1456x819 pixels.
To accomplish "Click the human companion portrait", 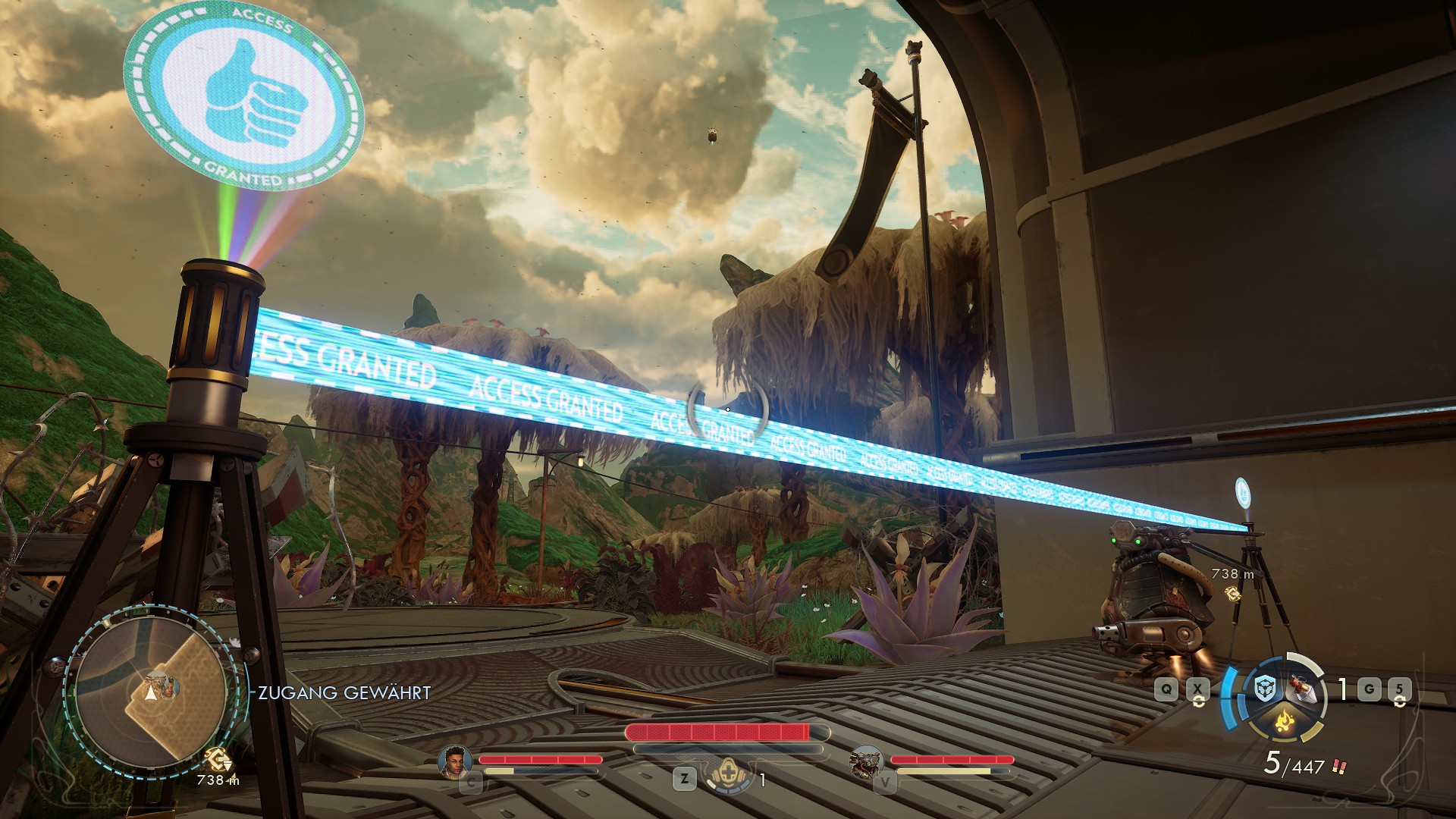I will pos(454,761).
